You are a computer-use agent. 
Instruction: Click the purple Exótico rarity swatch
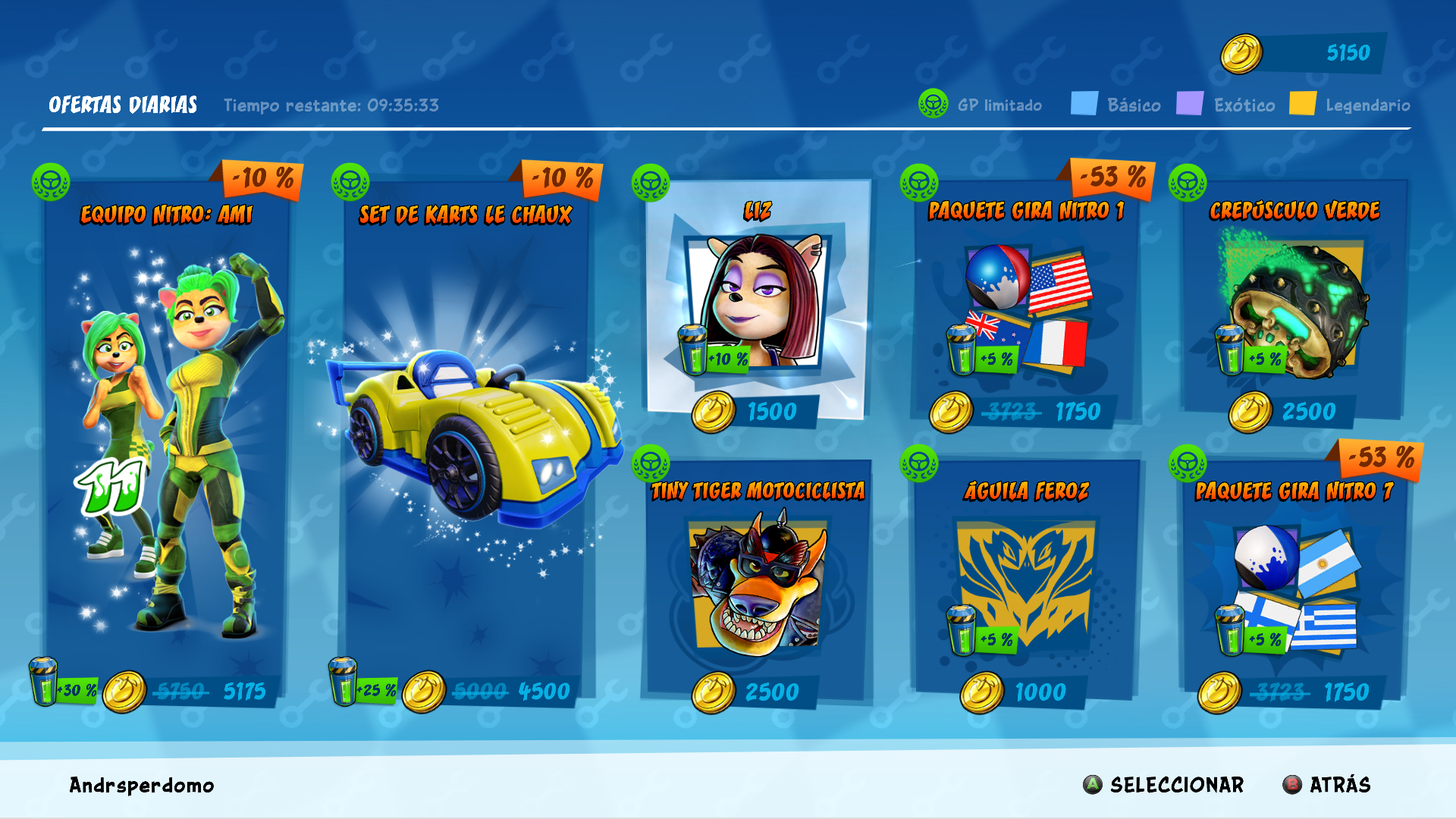(1190, 104)
